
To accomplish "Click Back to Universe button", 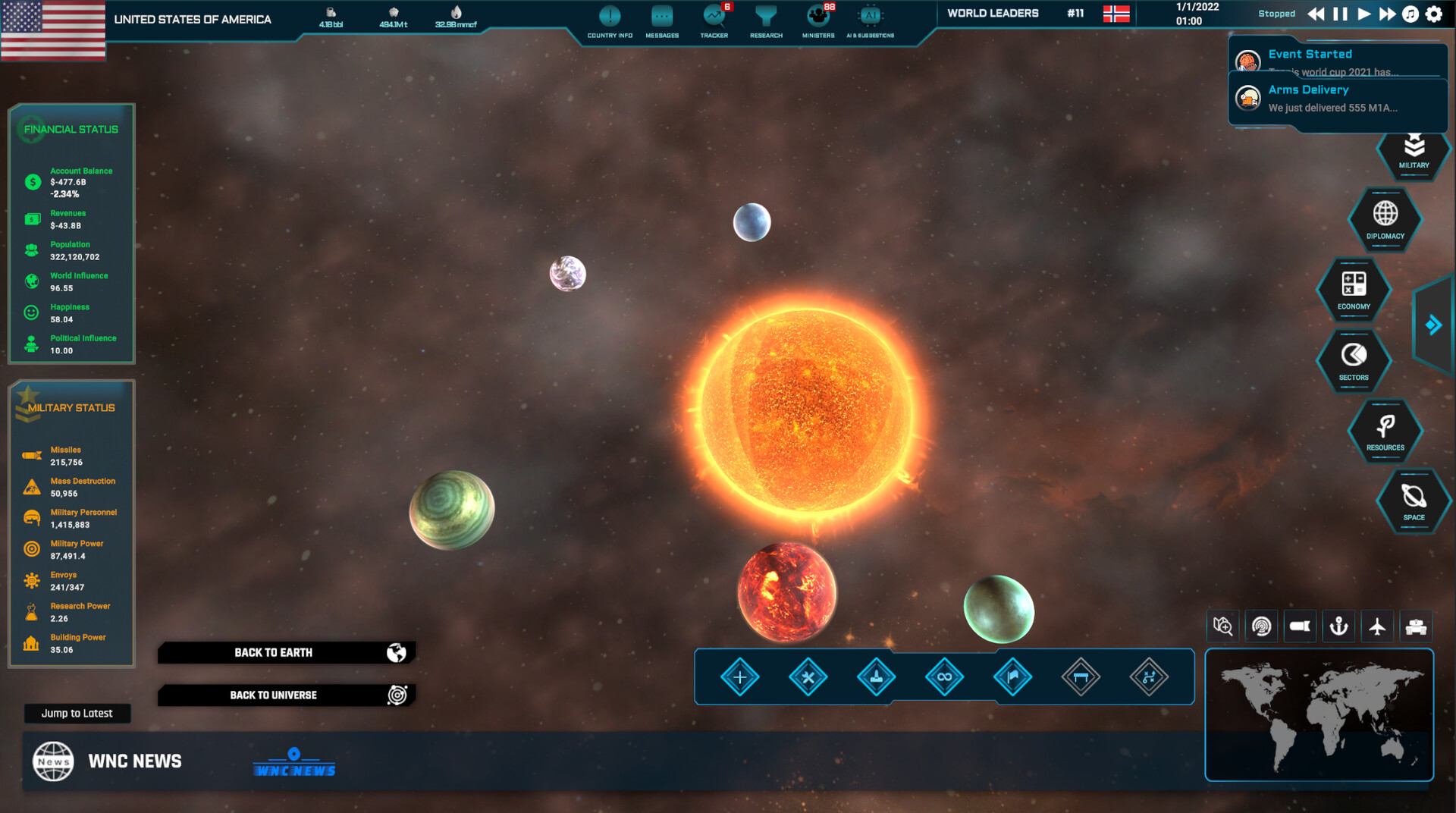I will (286, 695).
